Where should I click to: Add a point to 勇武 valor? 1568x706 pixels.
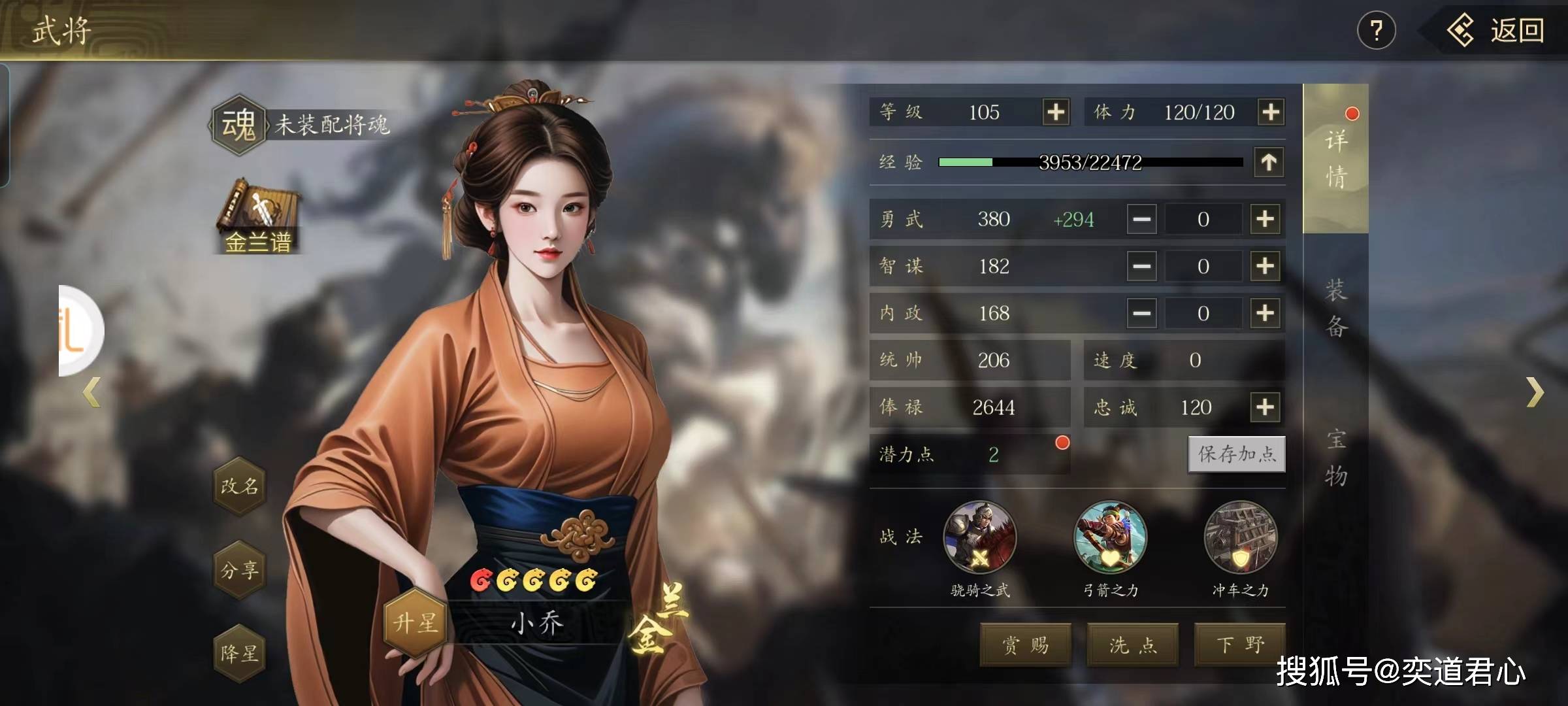(1265, 219)
